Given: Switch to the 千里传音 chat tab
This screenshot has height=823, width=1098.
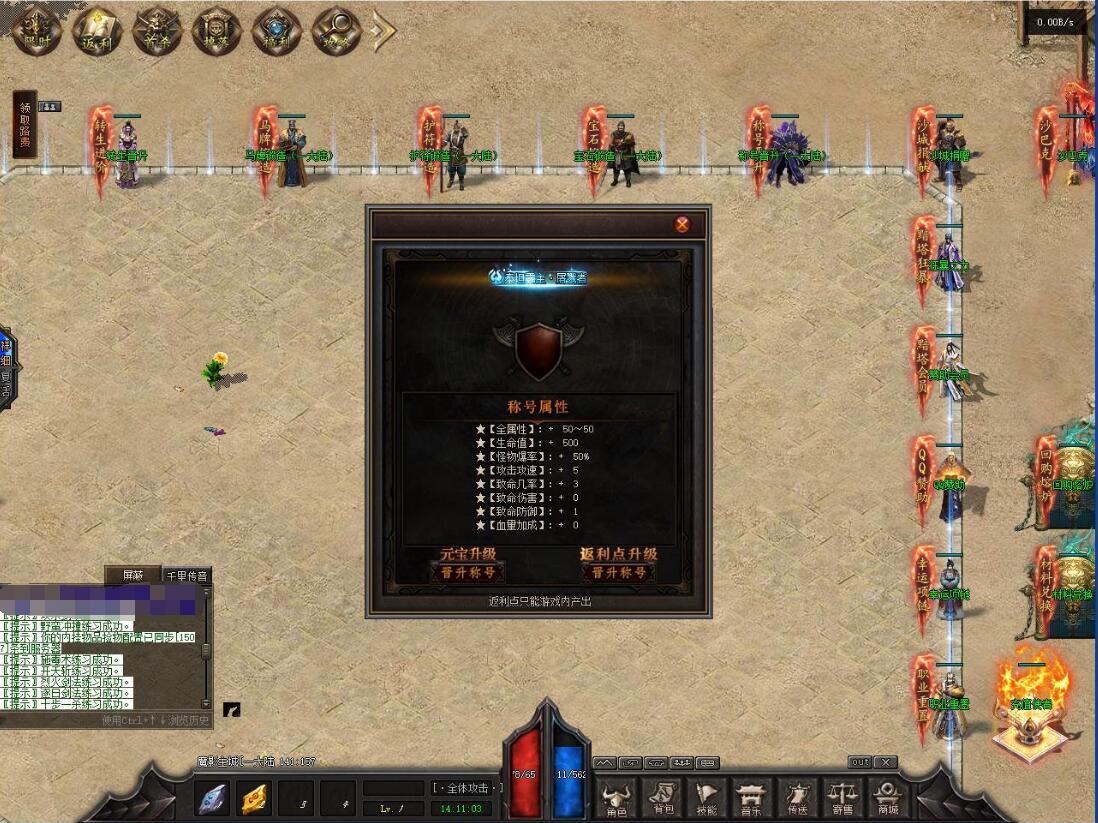Looking at the screenshot, I should click(187, 575).
